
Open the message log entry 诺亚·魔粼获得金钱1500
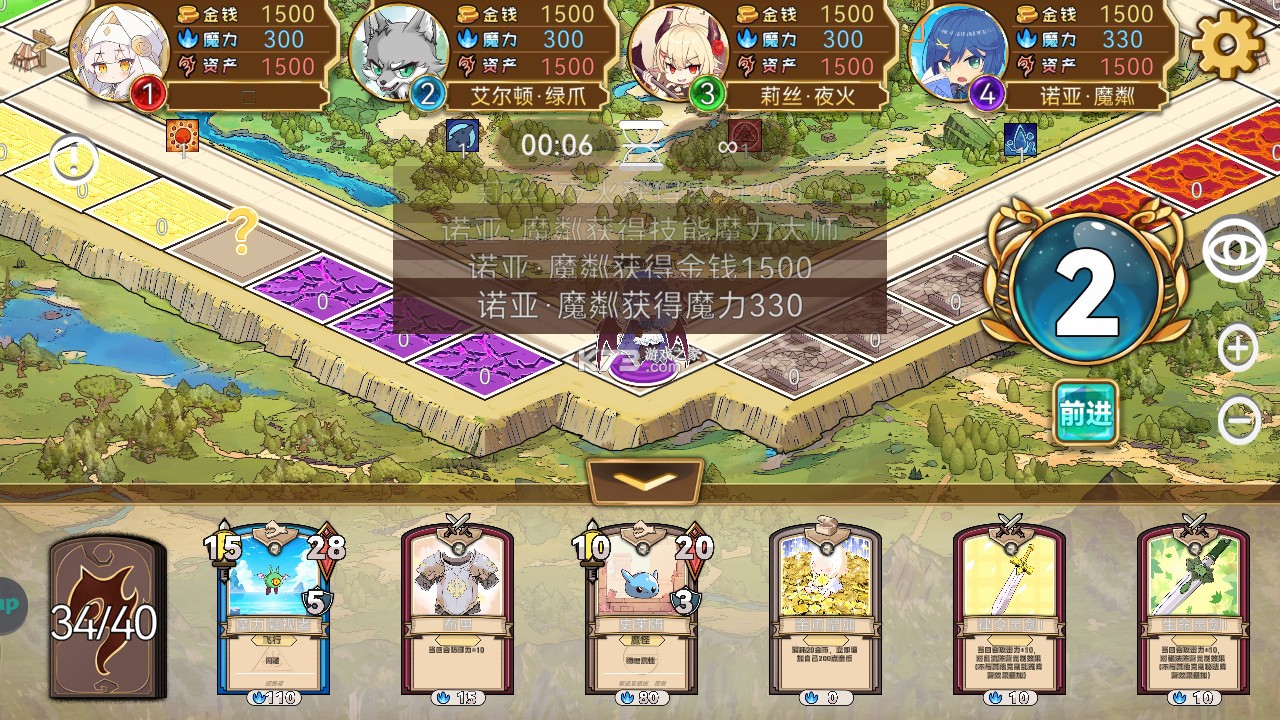pyautogui.click(x=640, y=267)
